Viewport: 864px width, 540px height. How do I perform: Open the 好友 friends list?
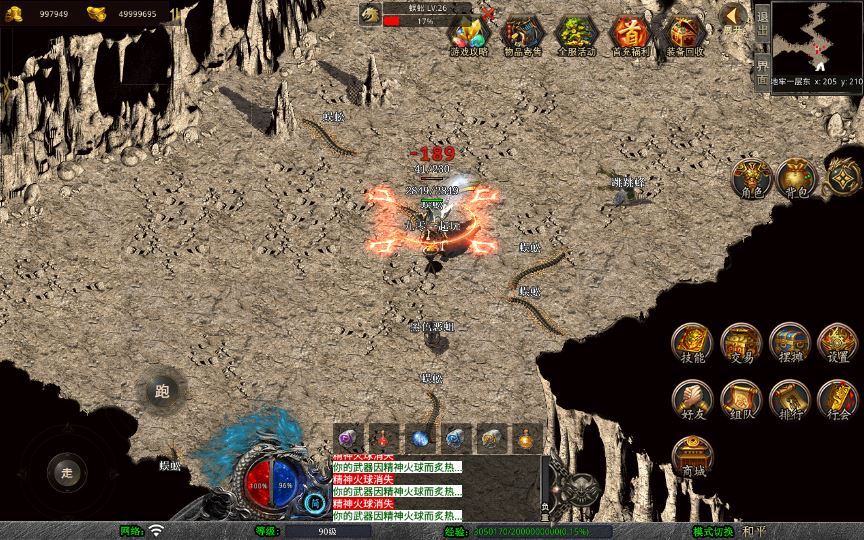pyautogui.click(x=692, y=400)
